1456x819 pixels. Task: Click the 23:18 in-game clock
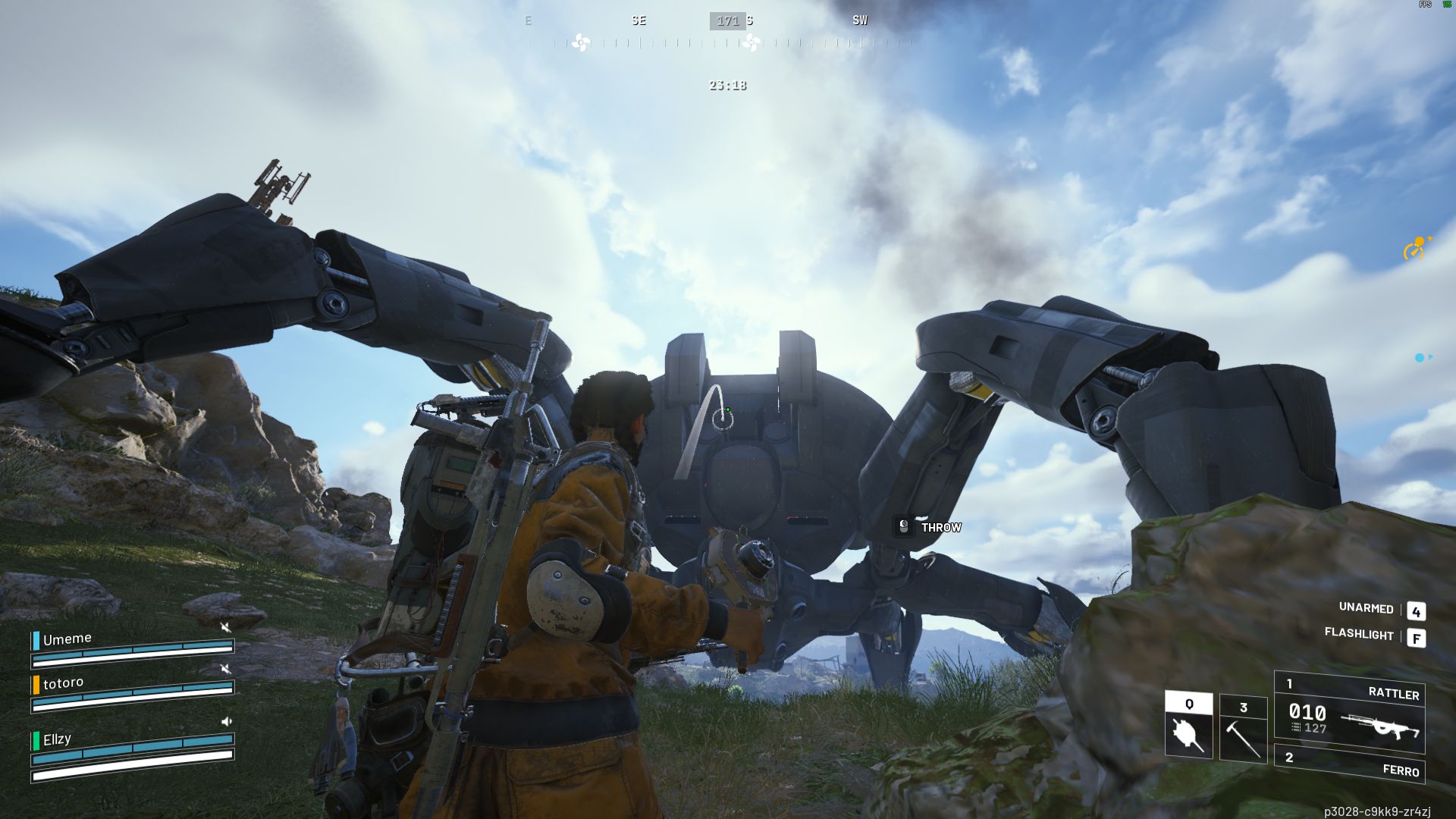[x=726, y=85]
